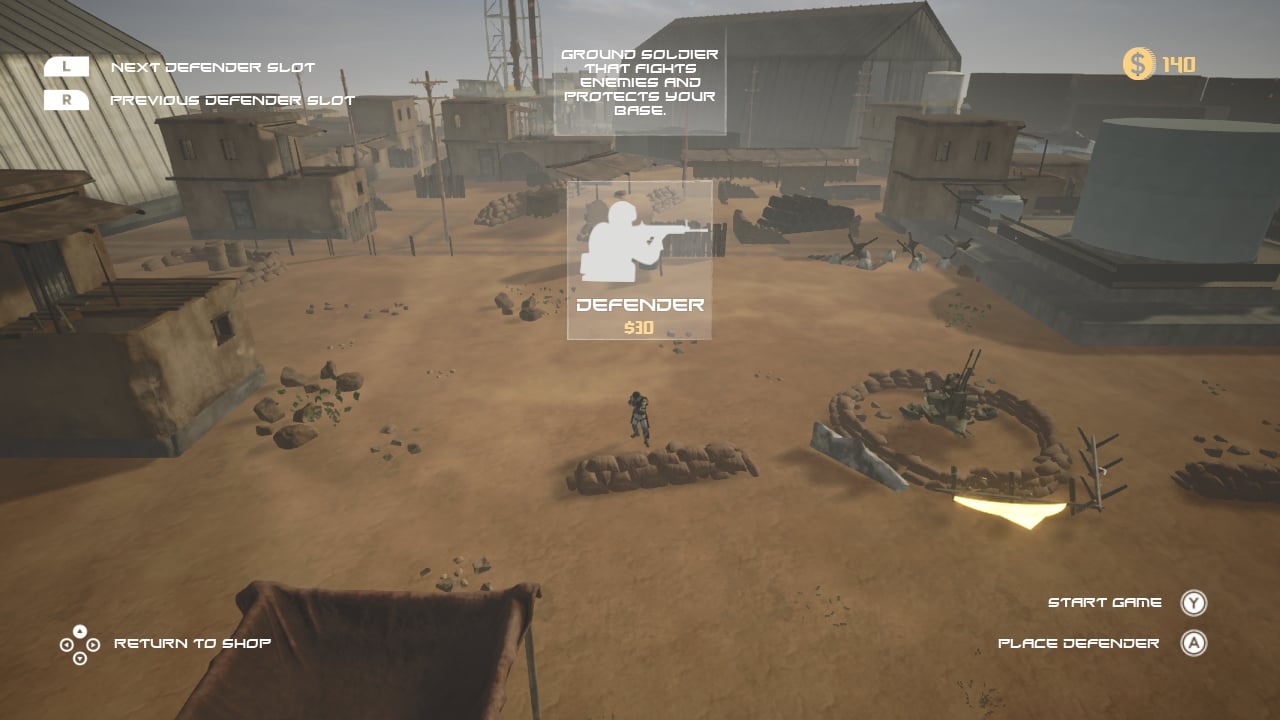Click the R shoulder button icon
The height and width of the screenshot is (720, 1280).
tap(66, 100)
